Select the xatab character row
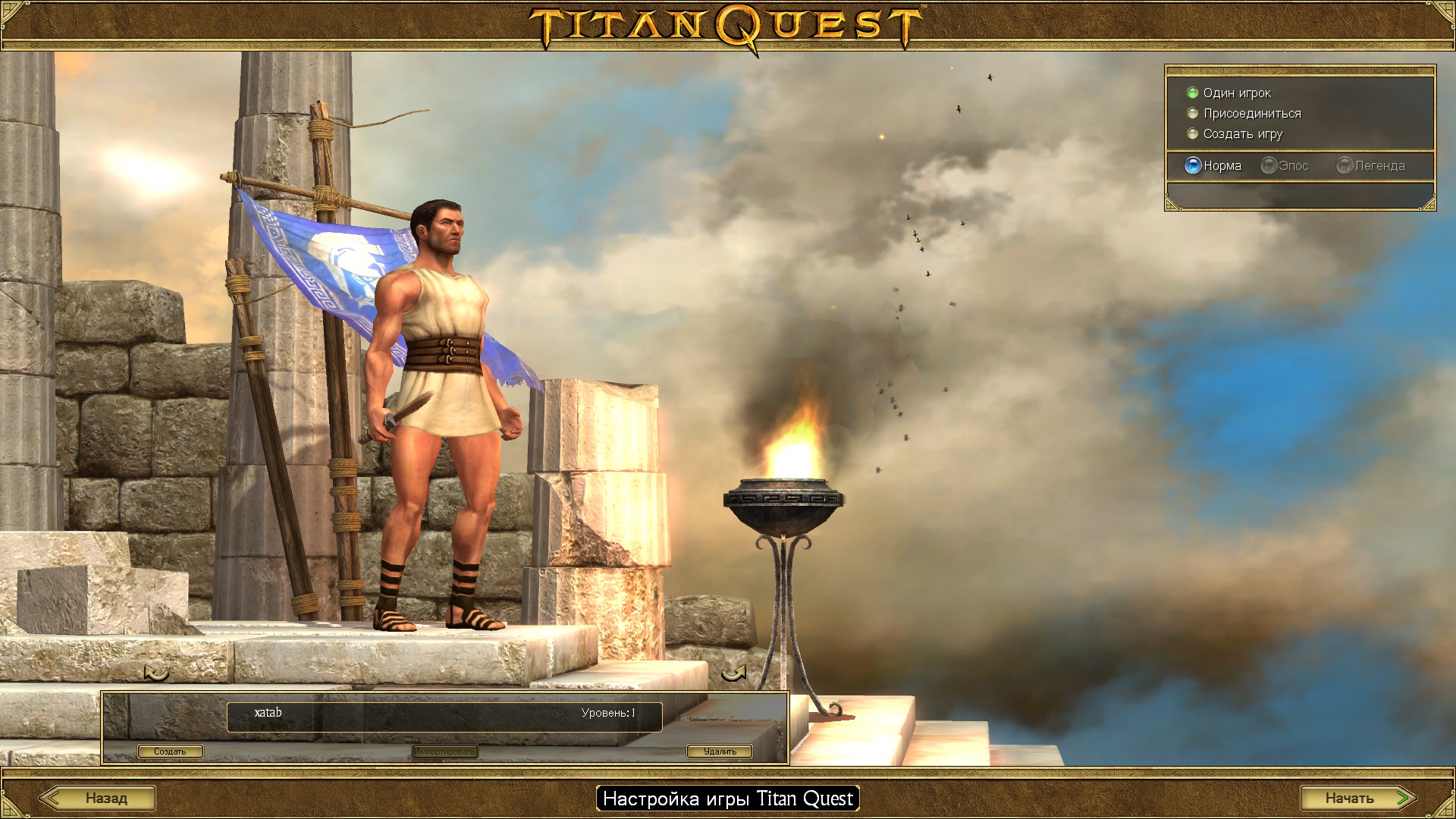This screenshot has height=819, width=1456. [x=444, y=716]
